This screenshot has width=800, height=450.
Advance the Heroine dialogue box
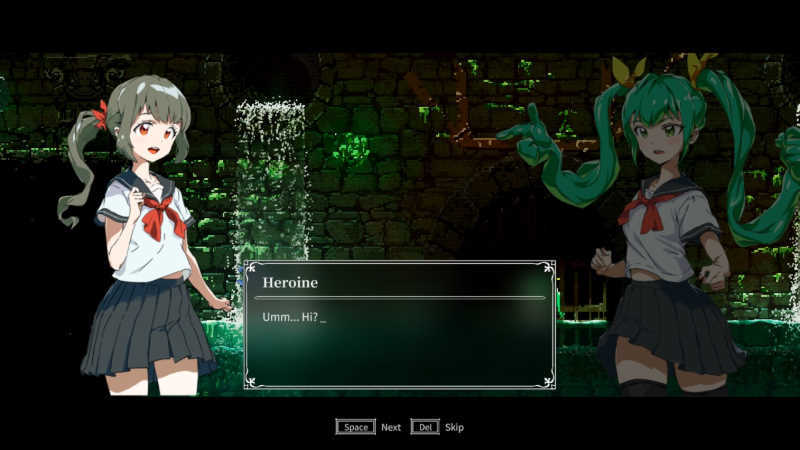(x=356, y=427)
